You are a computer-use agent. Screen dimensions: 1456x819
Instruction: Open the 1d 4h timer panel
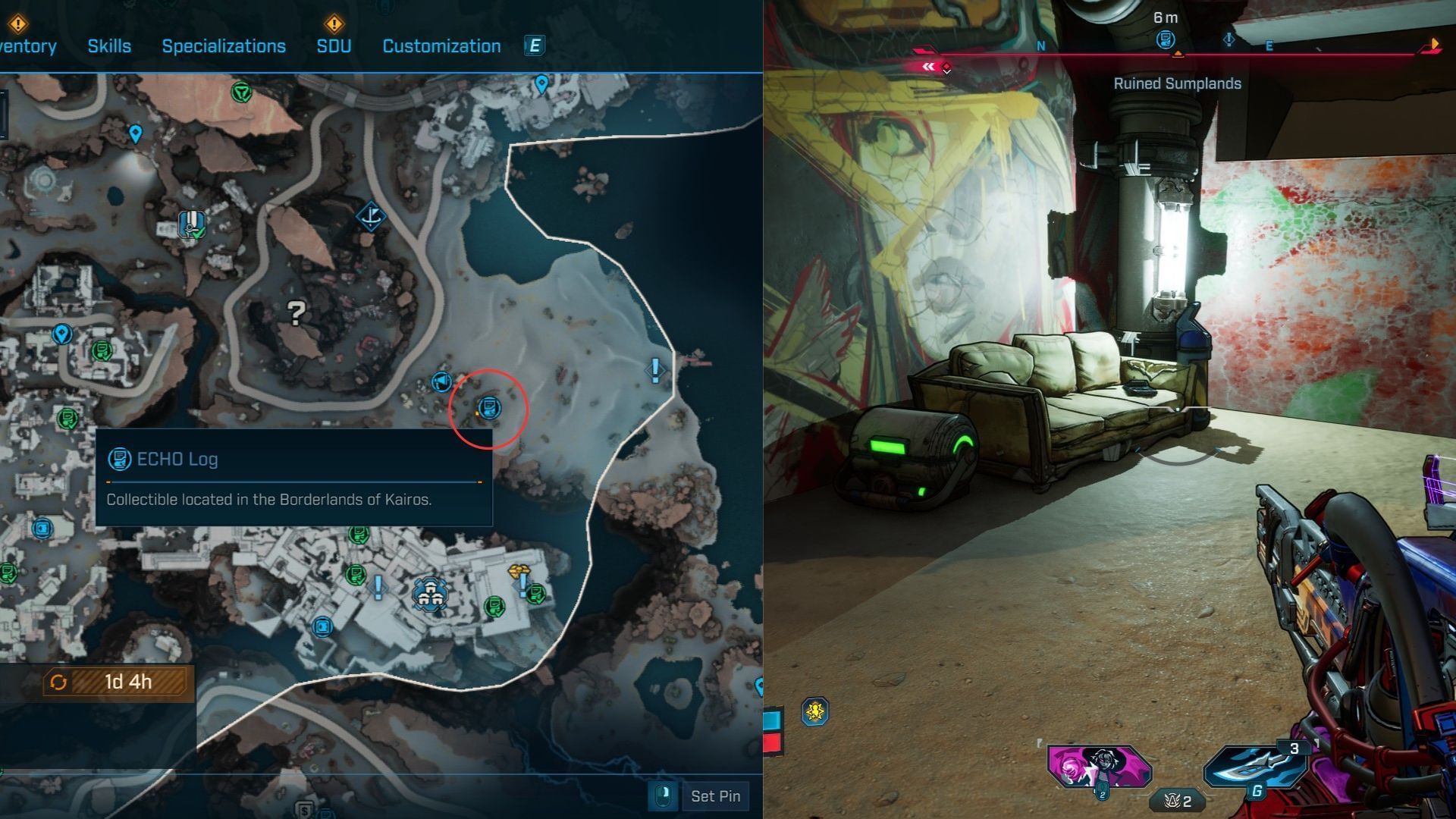pyautogui.click(x=118, y=682)
